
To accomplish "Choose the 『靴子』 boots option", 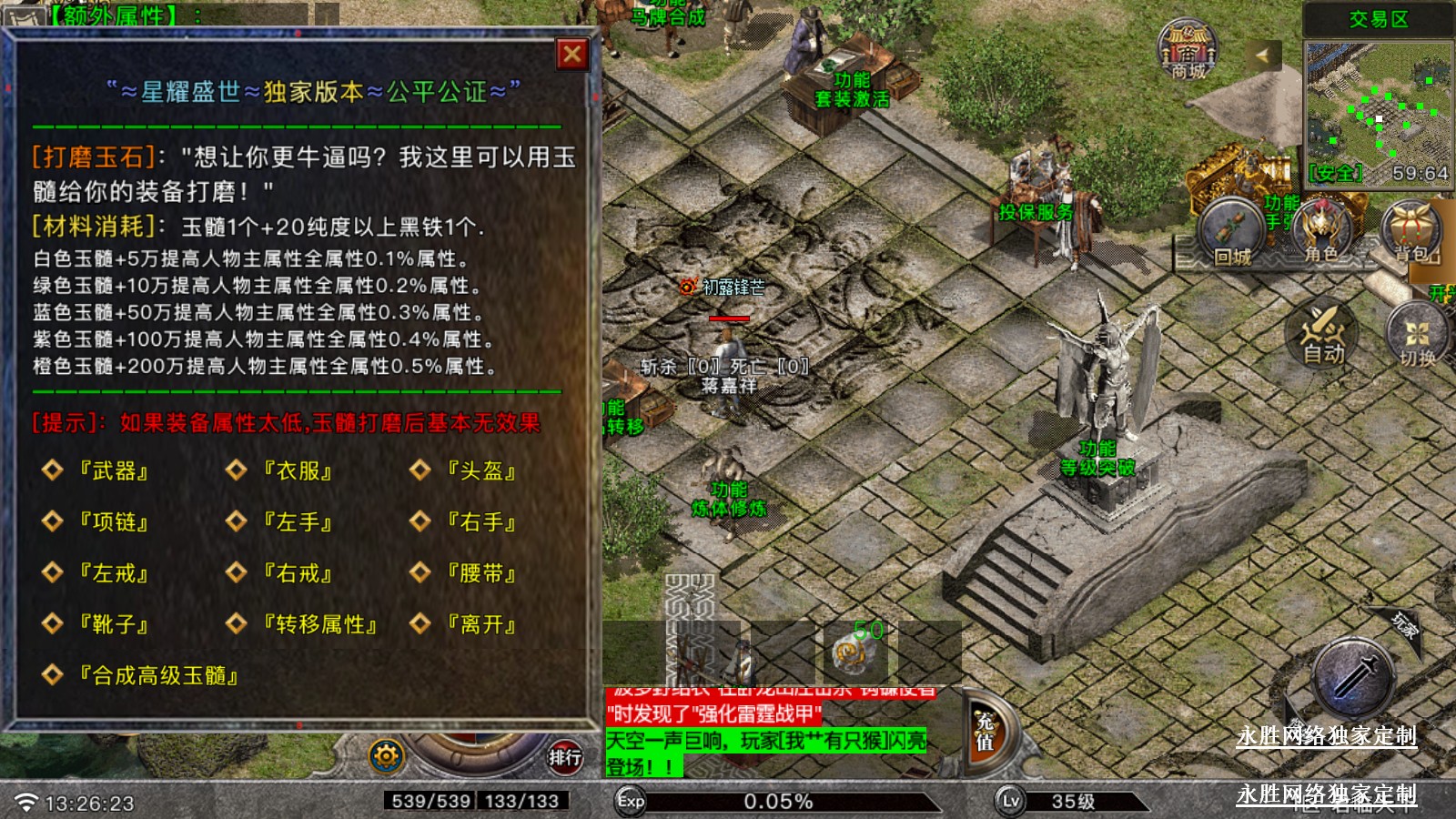I will [x=113, y=624].
